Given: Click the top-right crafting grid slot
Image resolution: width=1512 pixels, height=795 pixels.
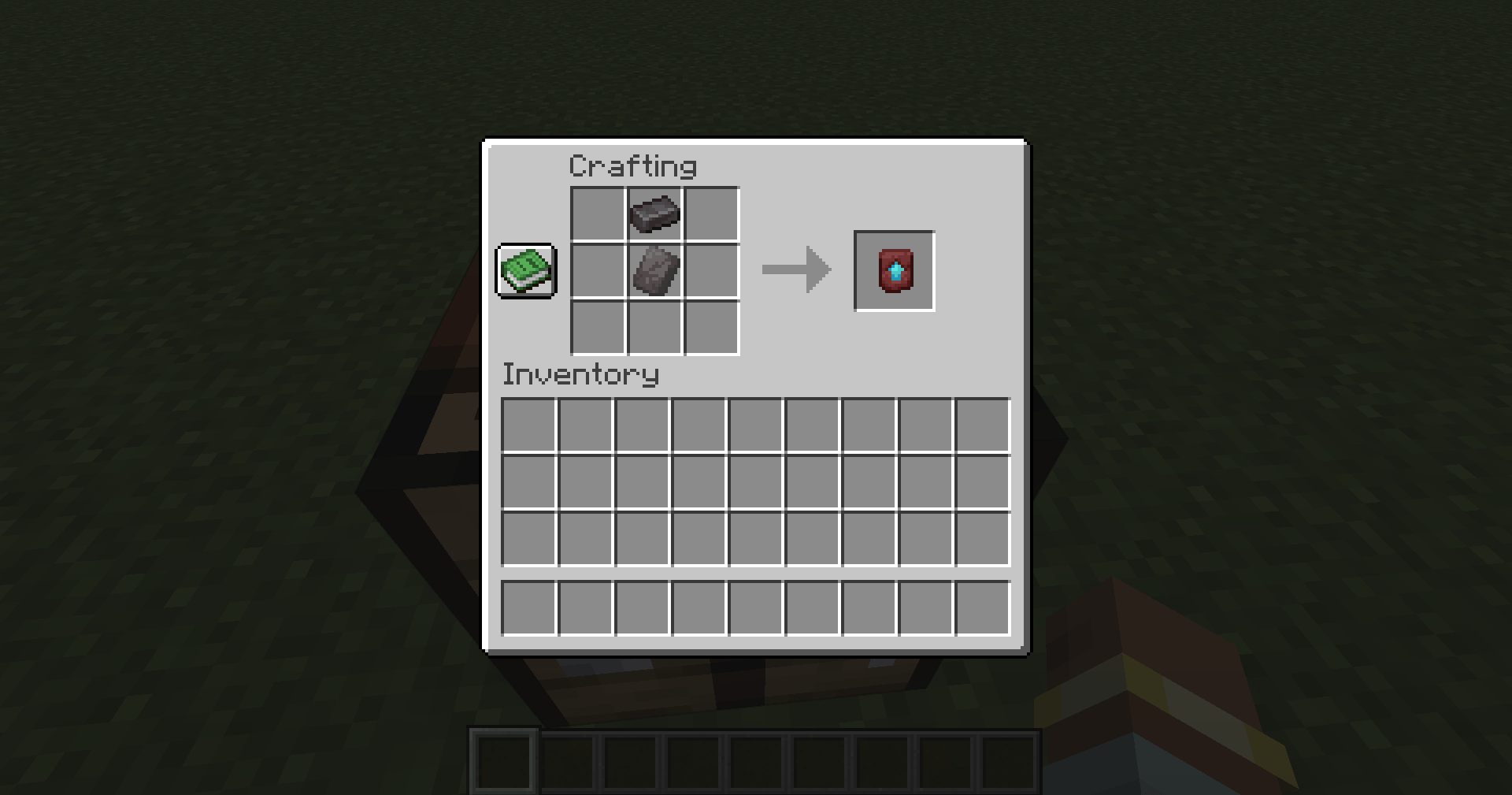Looking at the screenshot, I should [x=713, y=213].
